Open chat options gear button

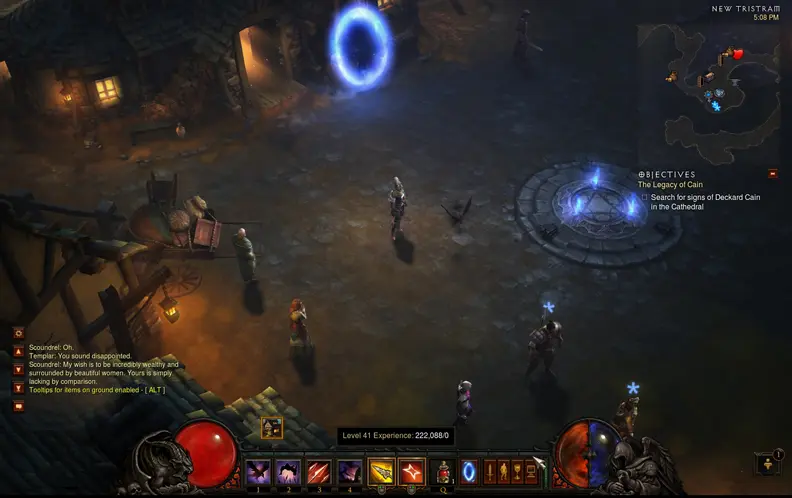click(x=18, y=333)
